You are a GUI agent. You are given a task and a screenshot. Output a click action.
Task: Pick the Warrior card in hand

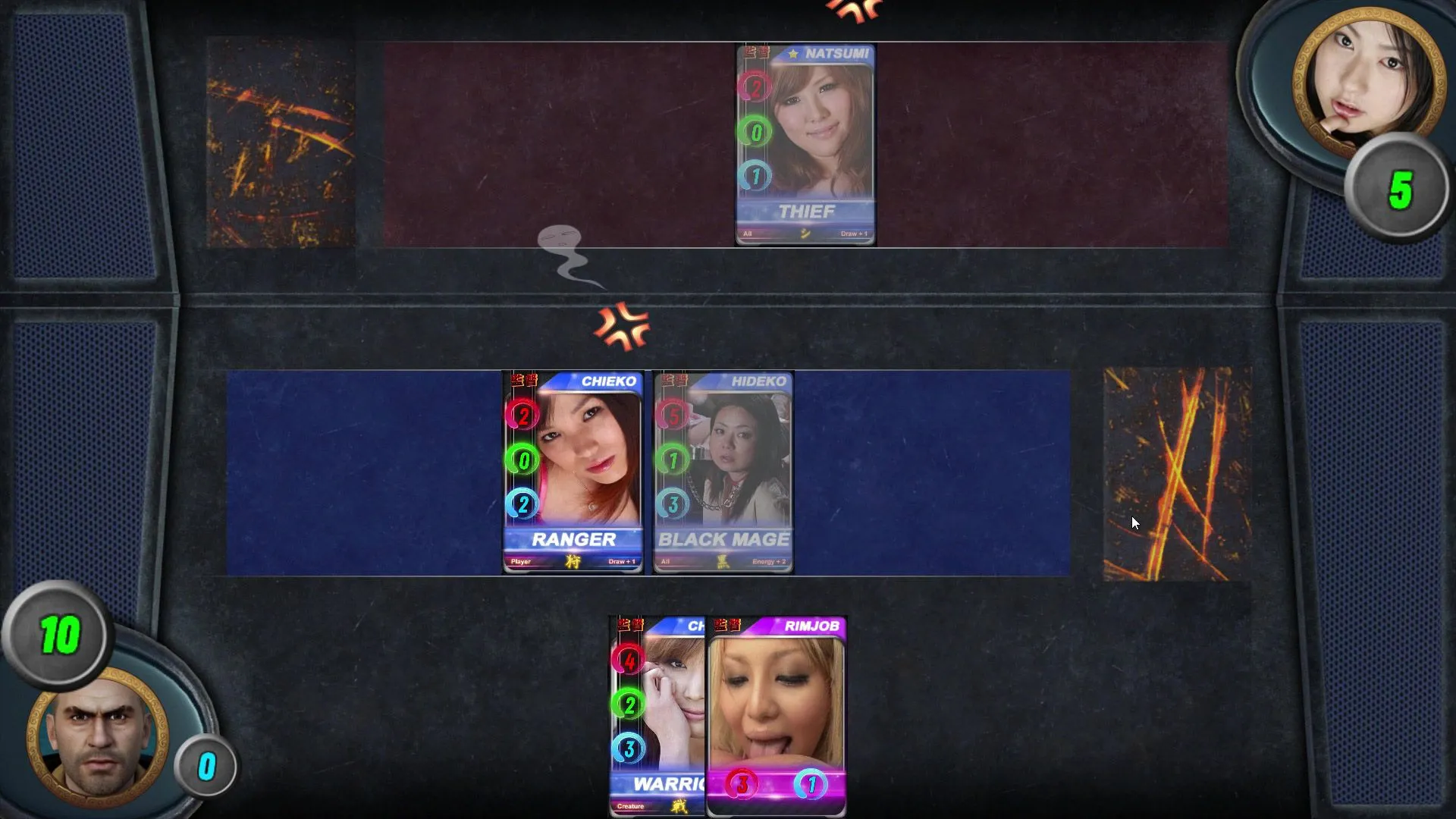point(657,716)
